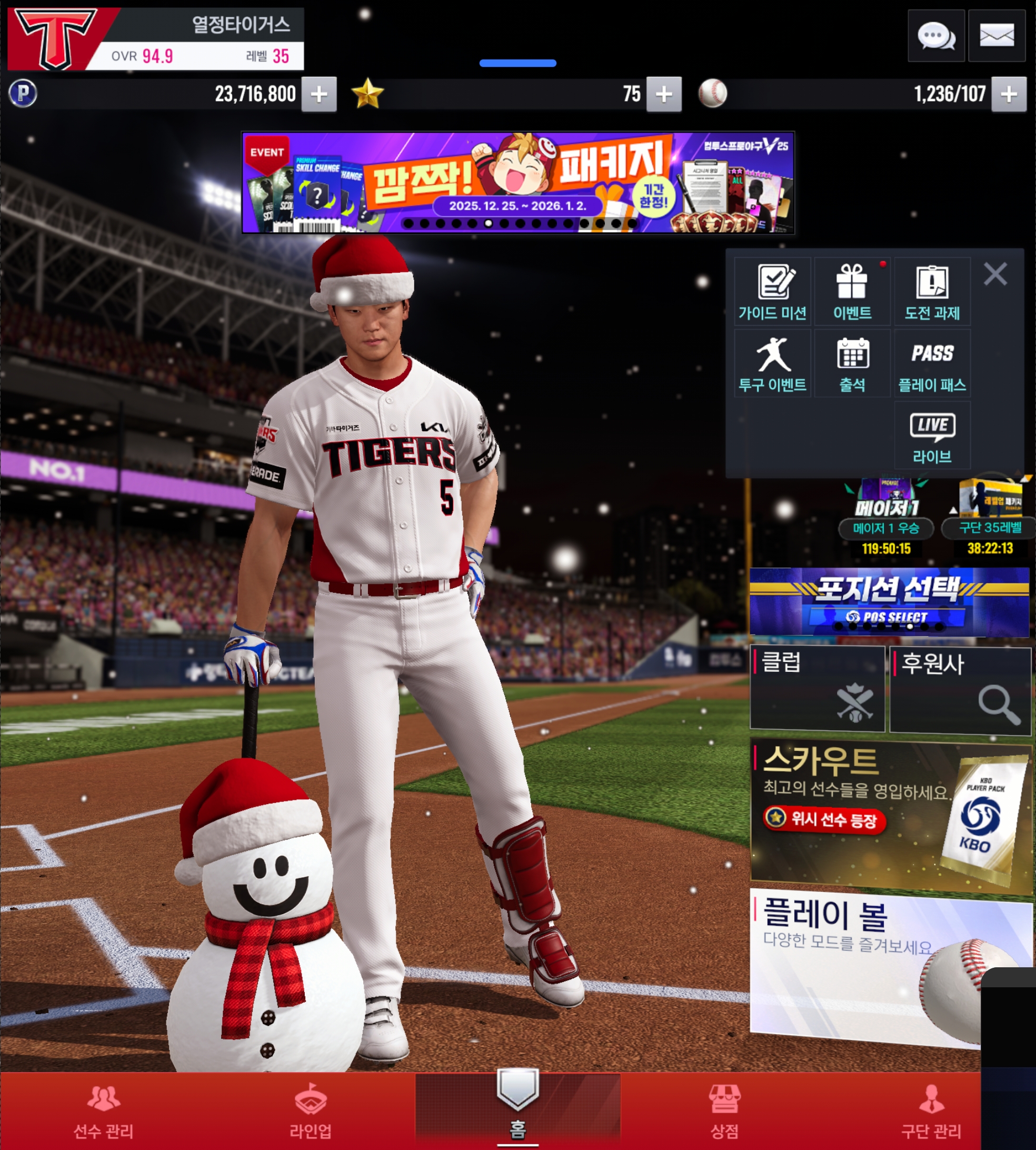Close the quick menu panel
The image size is (1036, 1150).
tap(995, 274)
